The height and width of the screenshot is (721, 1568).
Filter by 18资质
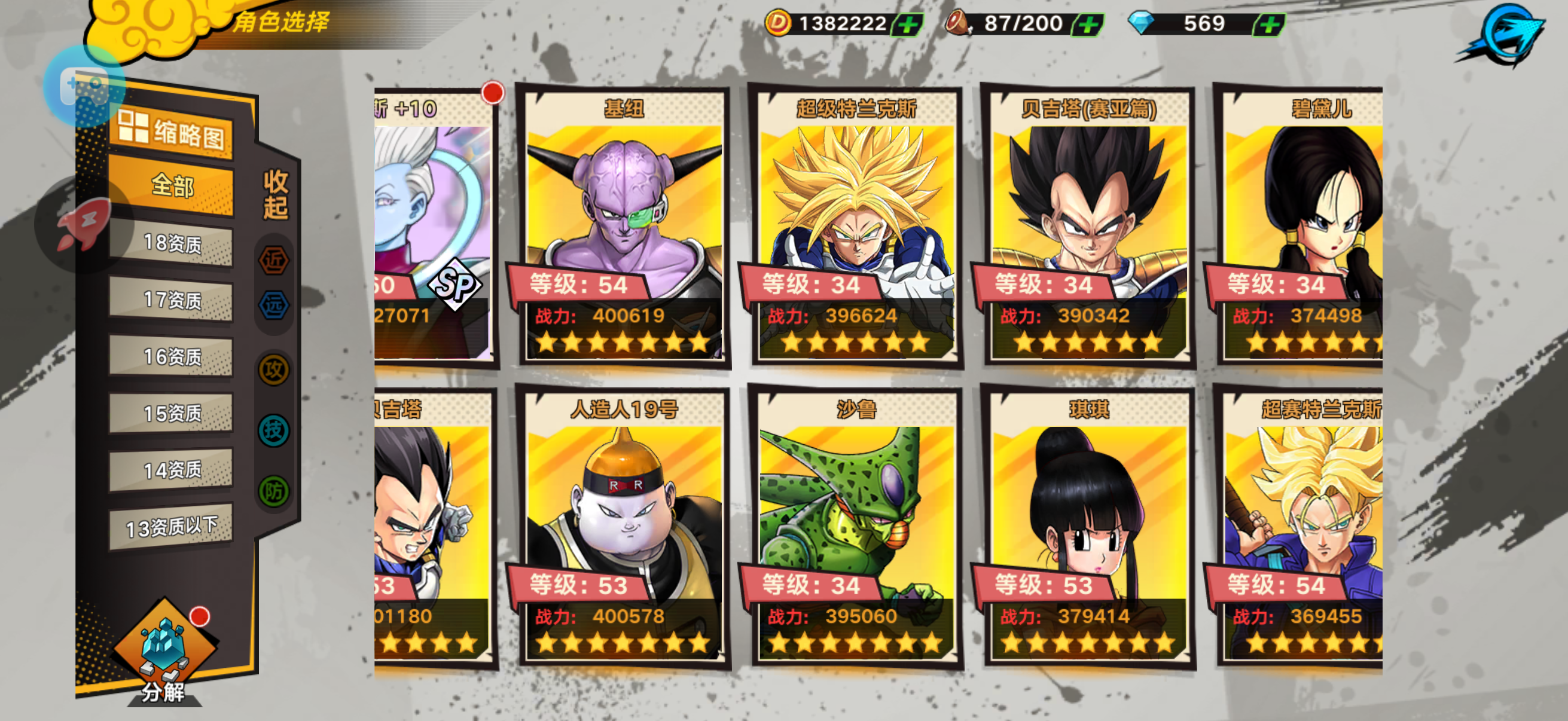coord(171,244)
